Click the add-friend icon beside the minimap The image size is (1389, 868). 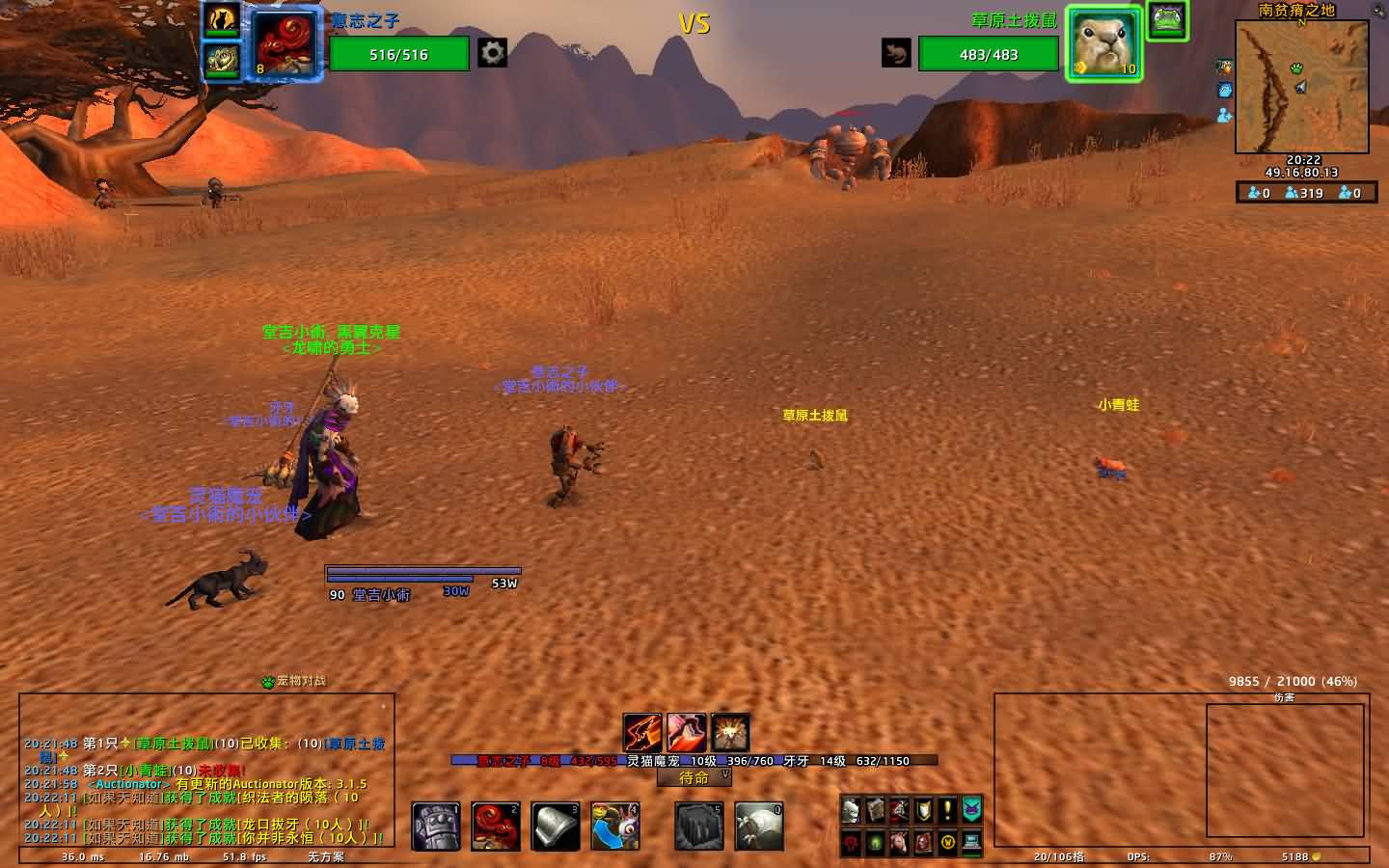pyautogui.click(x=1224, y=115)
